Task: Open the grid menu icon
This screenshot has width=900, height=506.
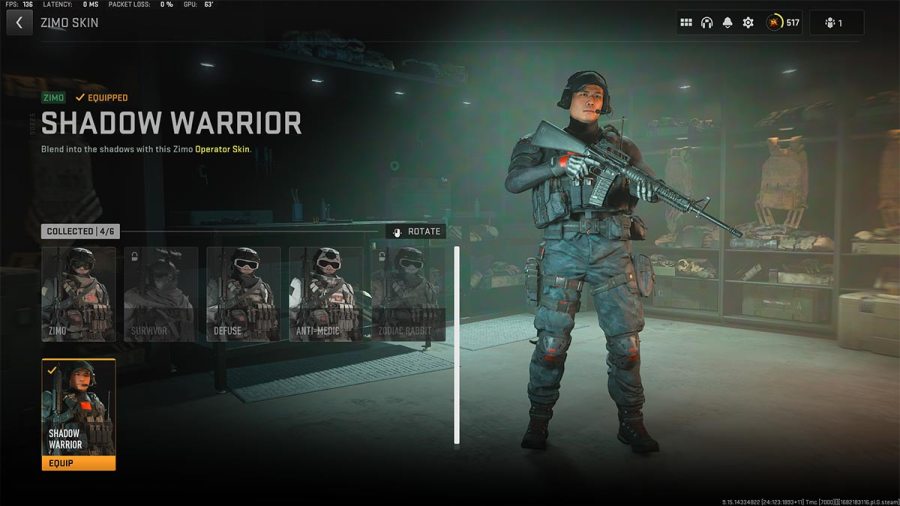Action: (686, 23)
